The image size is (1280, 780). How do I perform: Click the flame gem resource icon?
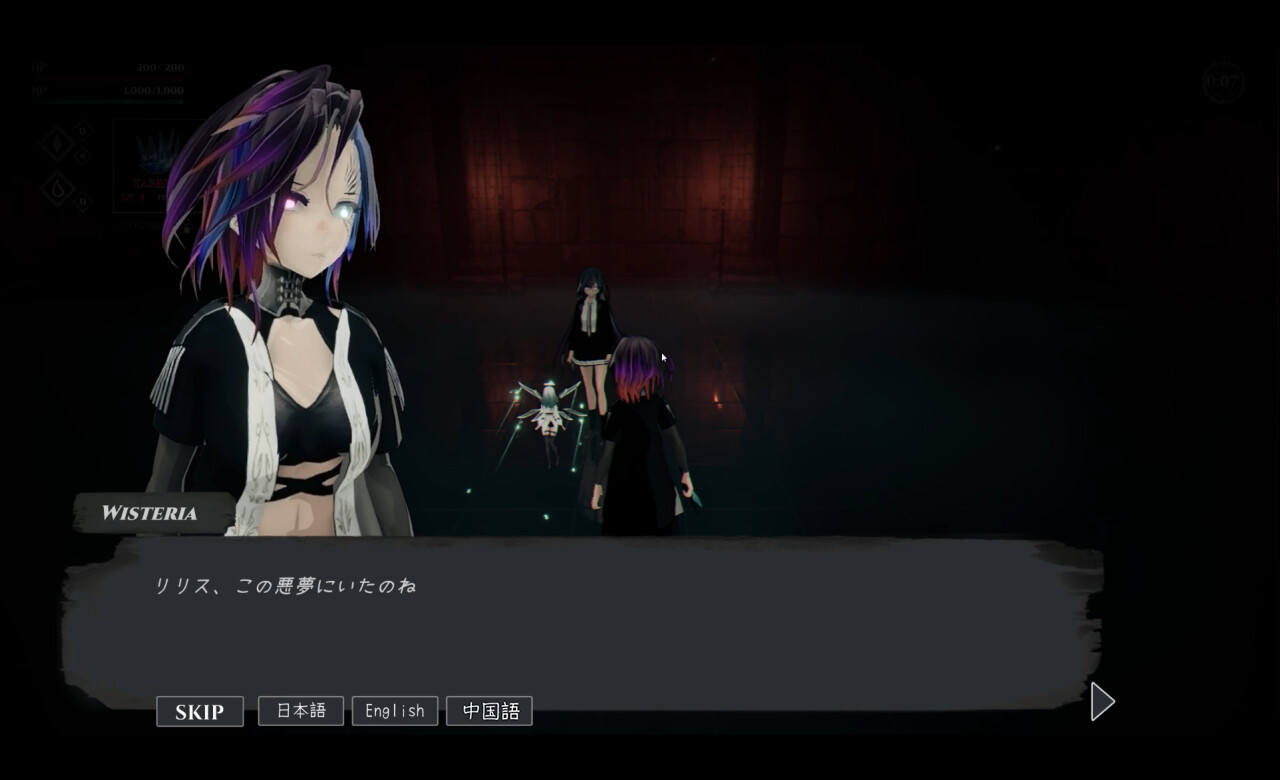pos(57,143)
